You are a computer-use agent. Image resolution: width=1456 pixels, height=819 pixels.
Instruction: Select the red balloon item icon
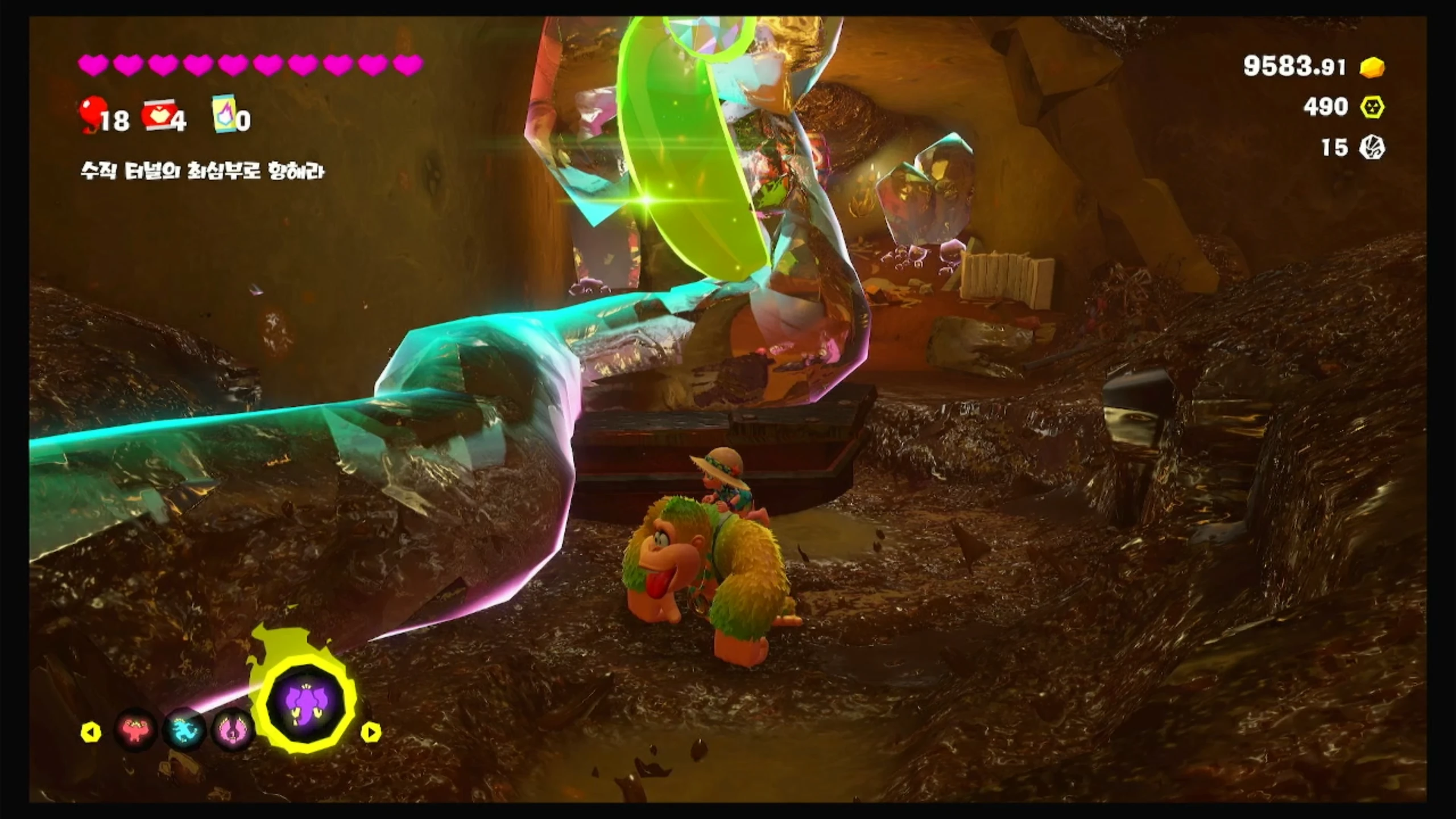coord(91,115)
